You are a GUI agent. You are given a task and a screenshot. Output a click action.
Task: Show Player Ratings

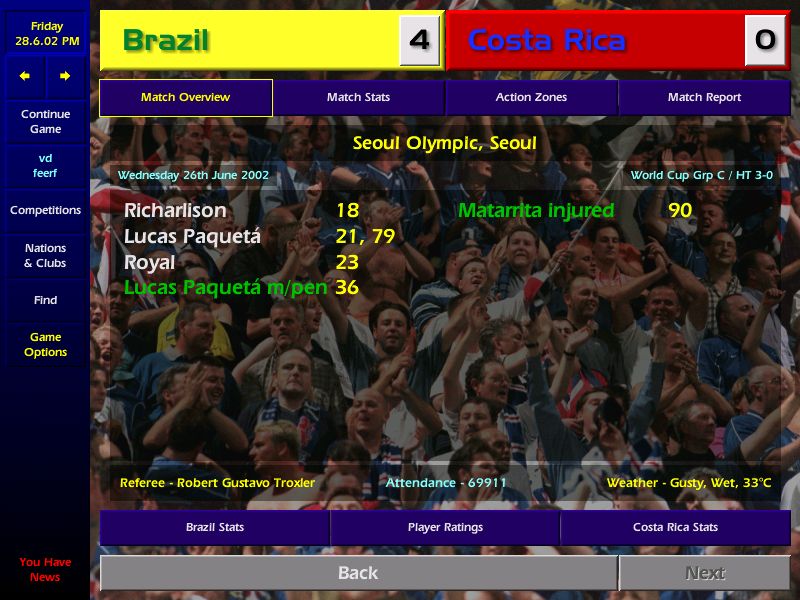click(x=445, y=527)
